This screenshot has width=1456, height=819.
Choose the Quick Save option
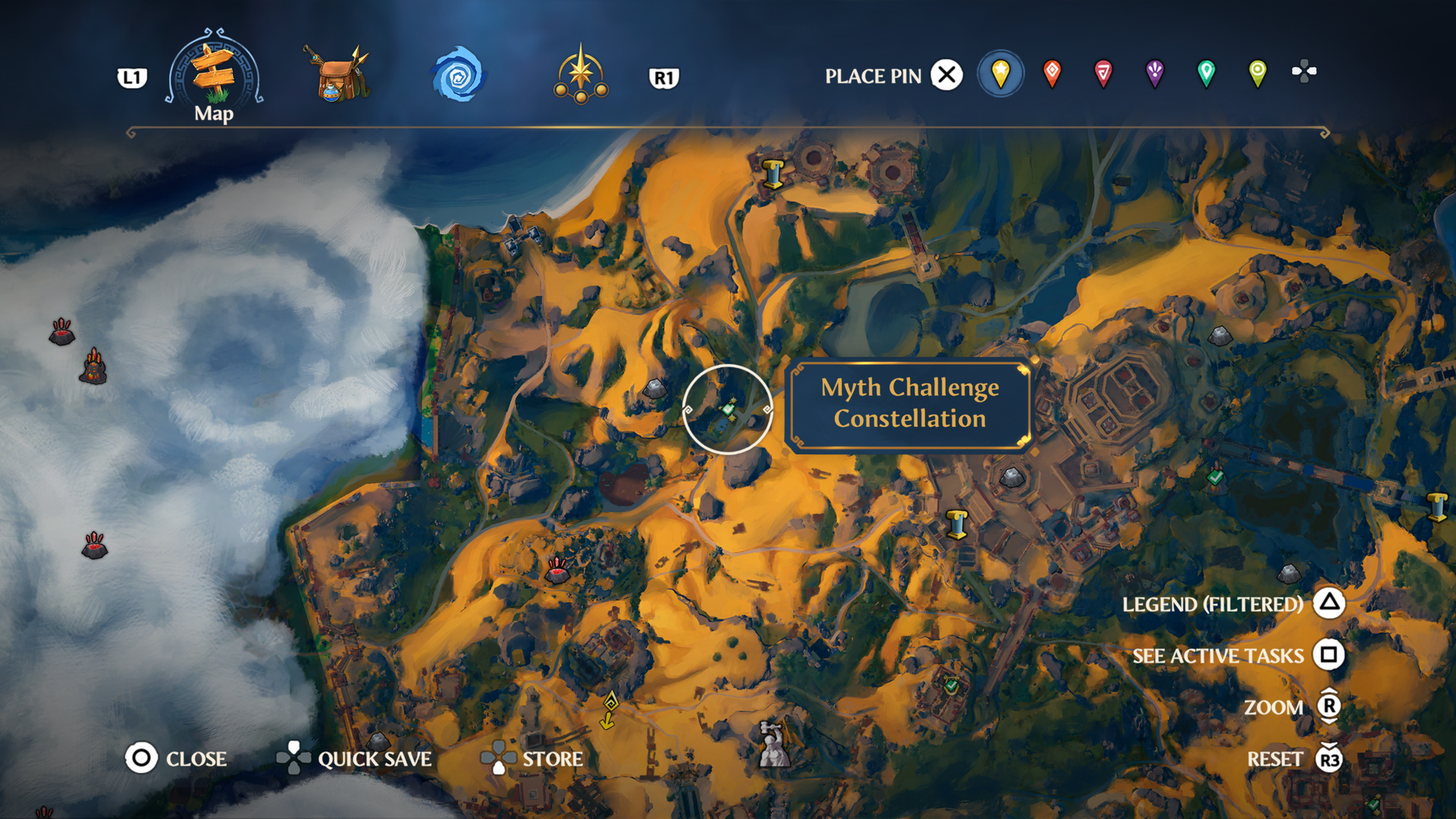click(x=374, y=759)
